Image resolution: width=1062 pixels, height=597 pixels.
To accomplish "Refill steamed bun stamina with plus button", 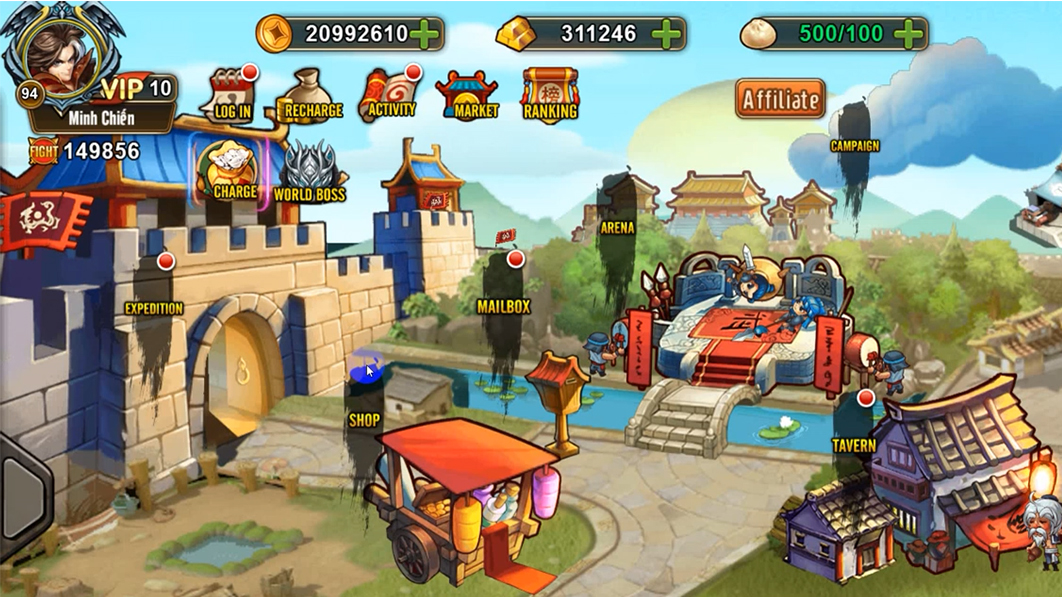I will 908,34.
